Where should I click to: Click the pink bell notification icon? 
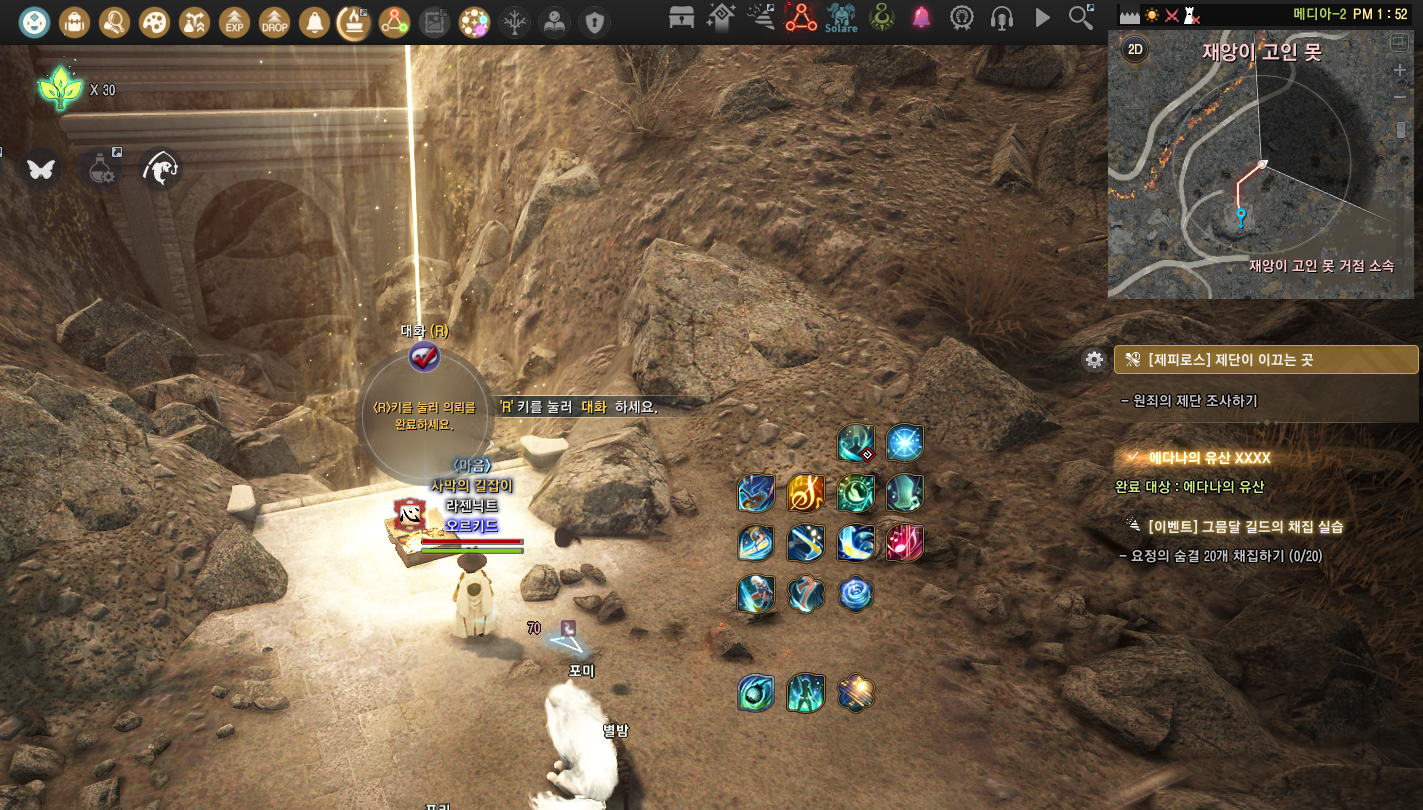[x=921, y=17]
